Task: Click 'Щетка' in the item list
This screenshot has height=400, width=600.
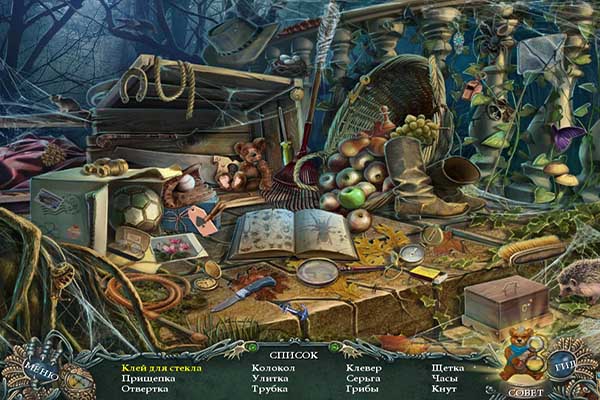Action: 447,368
